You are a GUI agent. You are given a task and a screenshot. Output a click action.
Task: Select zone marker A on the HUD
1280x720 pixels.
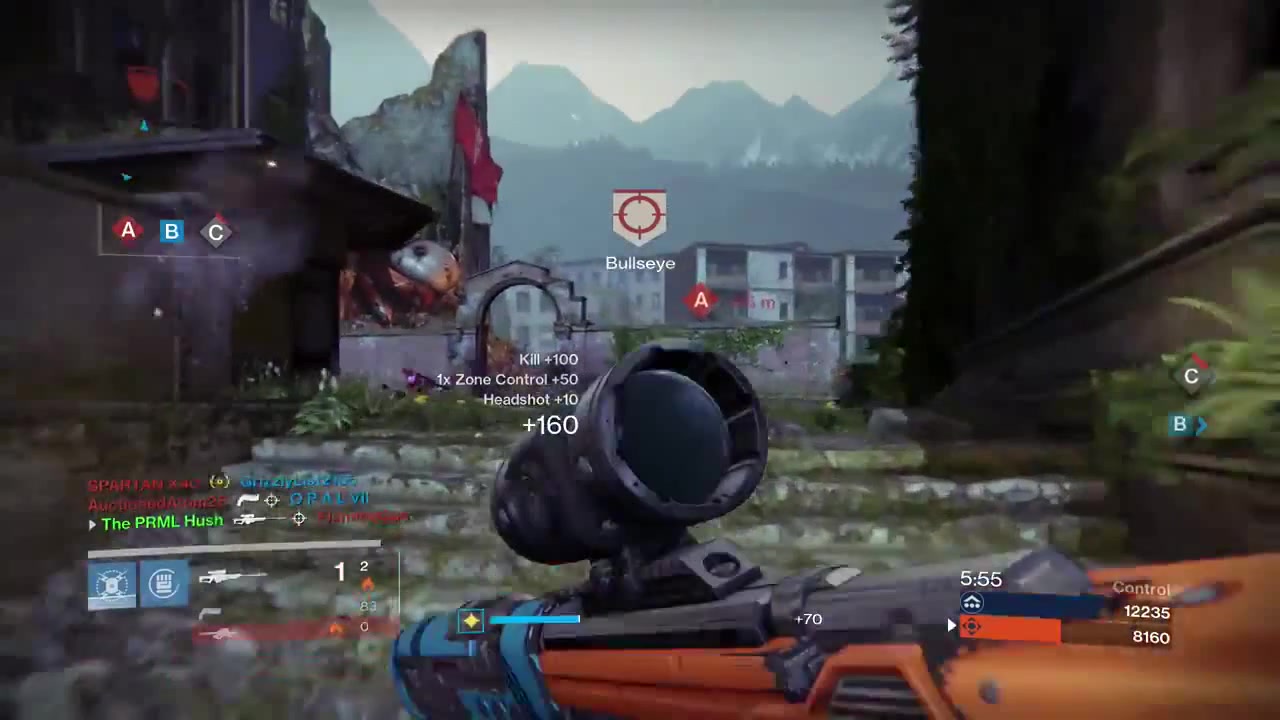point(128,231)
